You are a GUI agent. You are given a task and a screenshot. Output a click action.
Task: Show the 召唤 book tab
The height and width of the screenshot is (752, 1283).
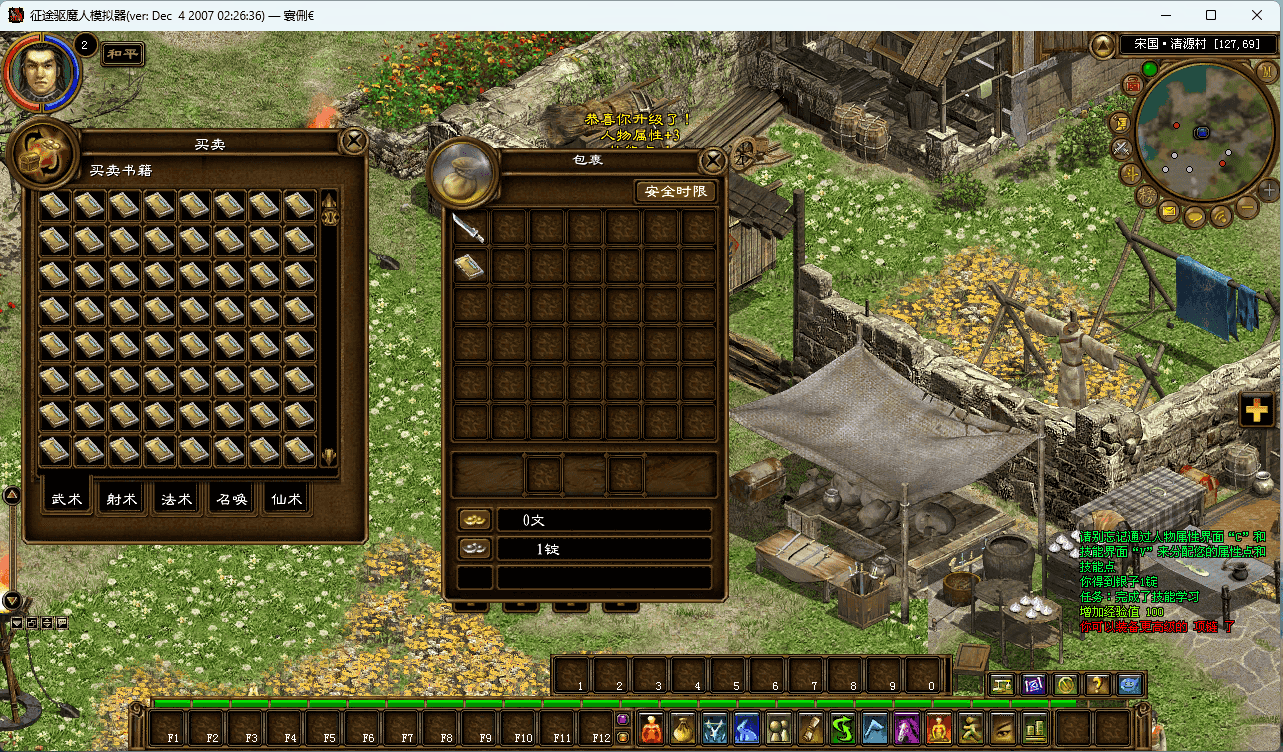click(x=231, y=500)
